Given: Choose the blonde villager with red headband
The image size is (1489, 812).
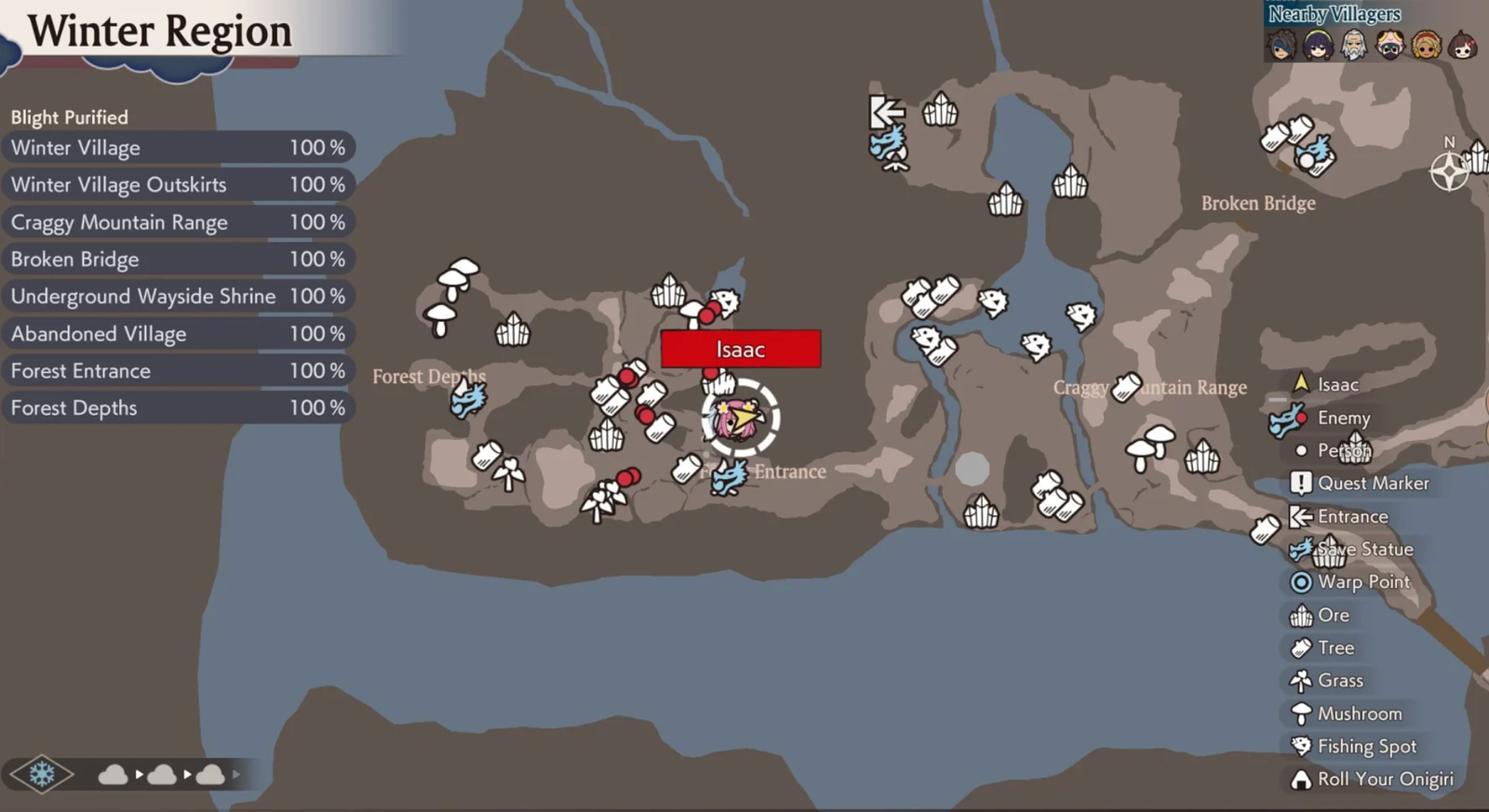Looking at the screenshot, I should pos(1426,45).
